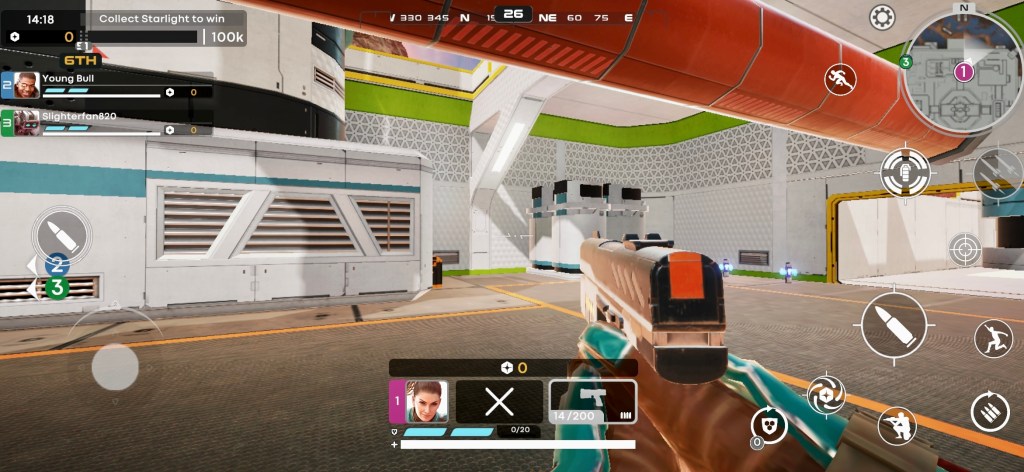Activate the missile strike ability icon
The height and width of the screenshot is (472, 1024).
[x=998, y=172]
